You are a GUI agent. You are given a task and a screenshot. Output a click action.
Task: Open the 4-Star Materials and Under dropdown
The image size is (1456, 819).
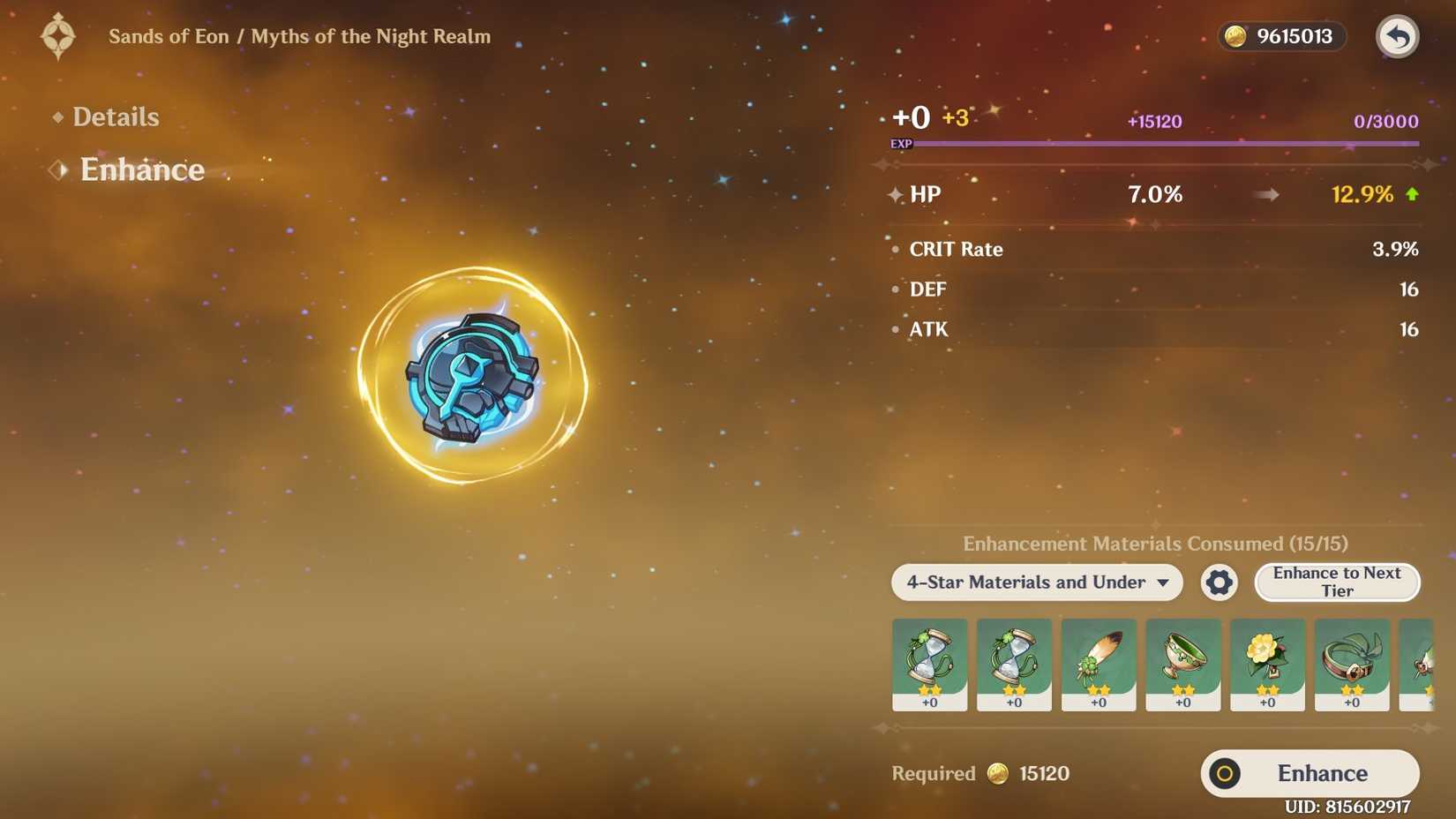[1036, 582]
